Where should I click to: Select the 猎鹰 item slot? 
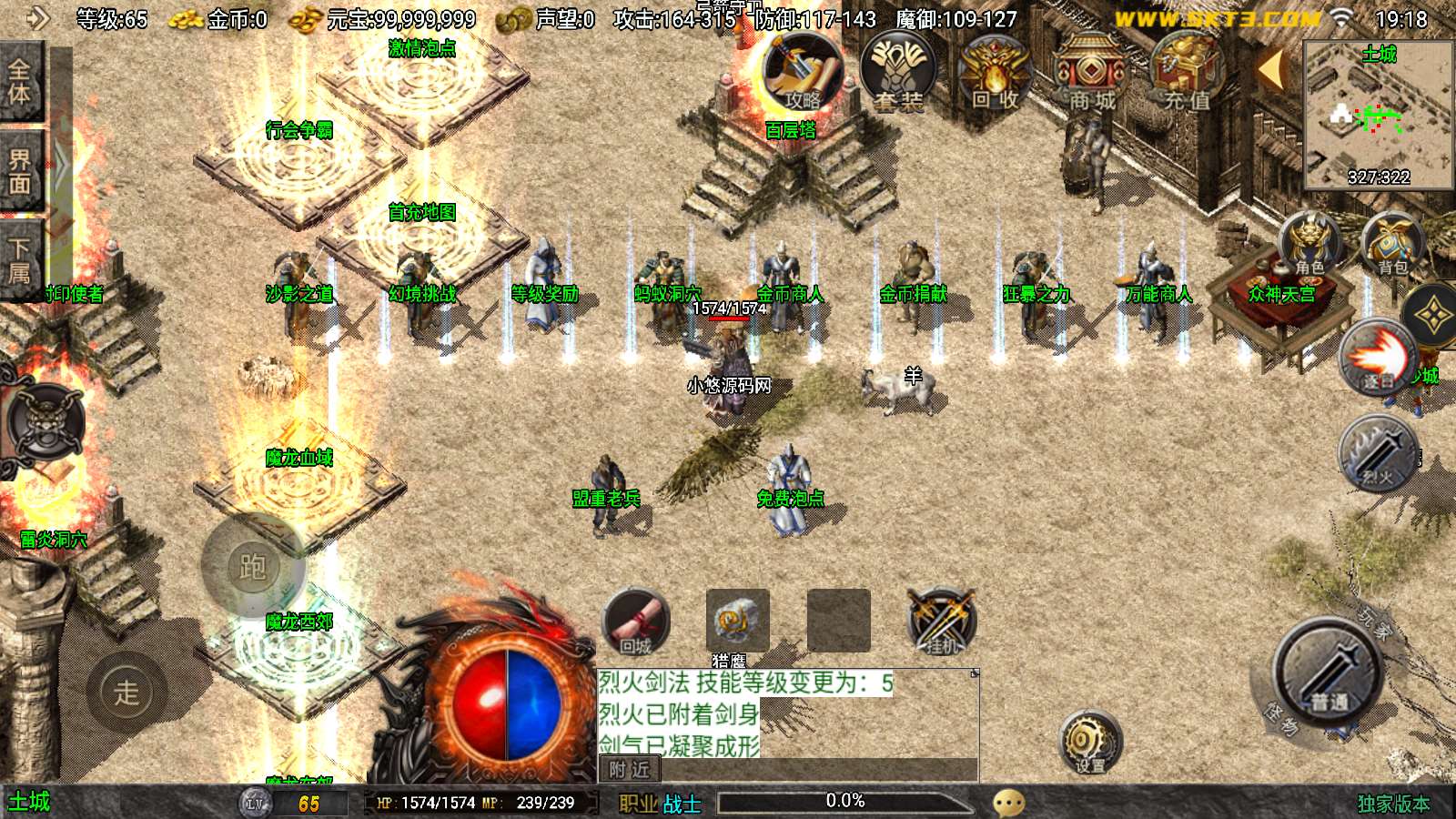point(737,622)
